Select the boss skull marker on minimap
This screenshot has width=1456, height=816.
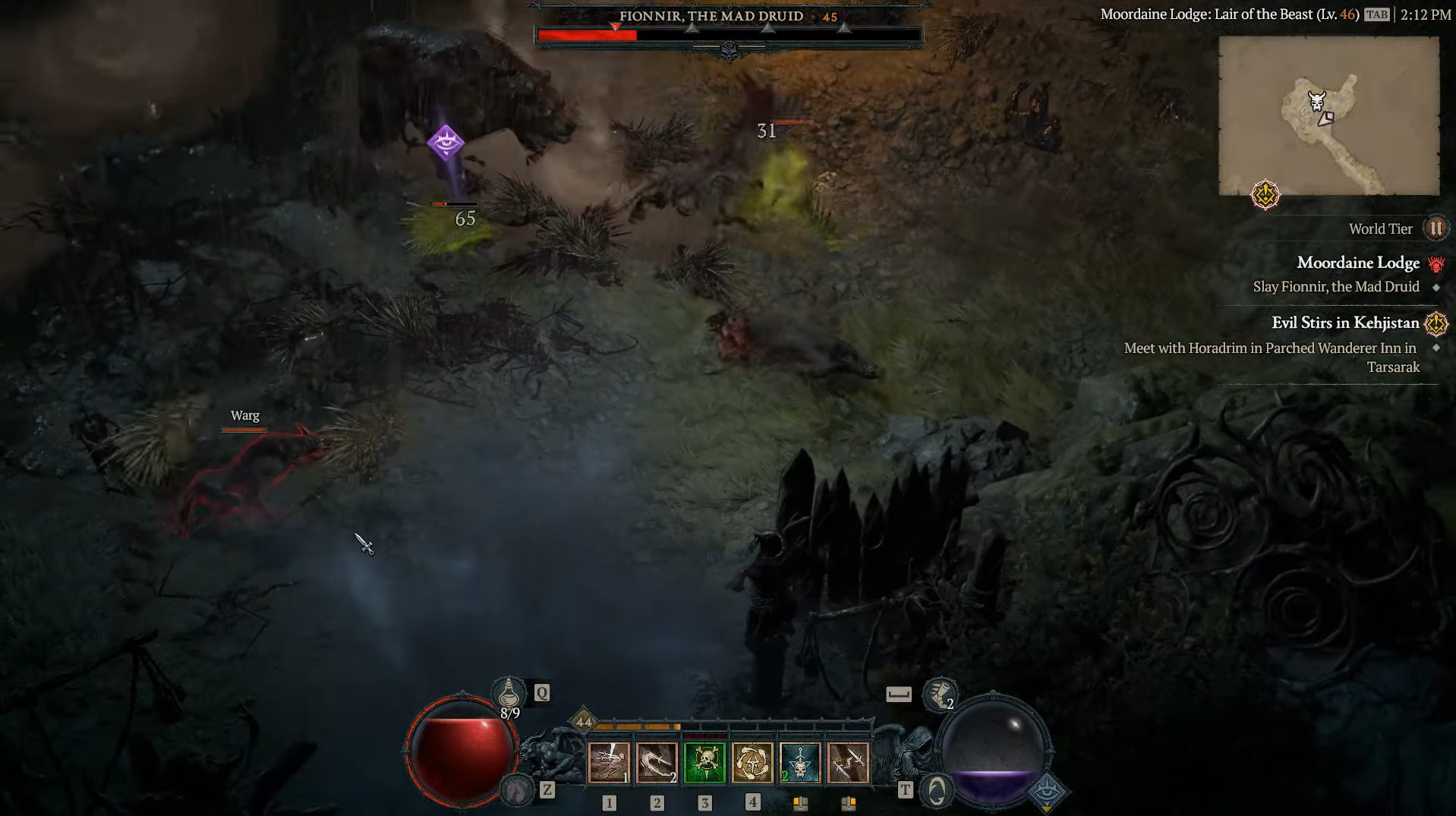pyautogui.click(x=1316, y=101)
